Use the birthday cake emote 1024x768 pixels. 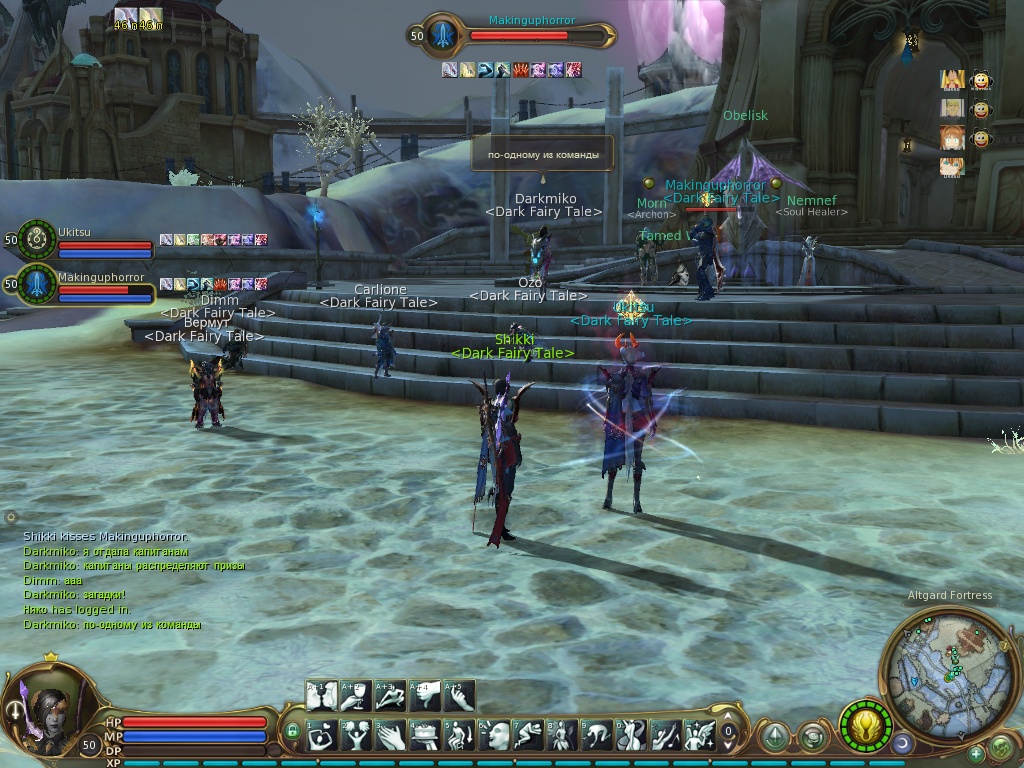425,736
